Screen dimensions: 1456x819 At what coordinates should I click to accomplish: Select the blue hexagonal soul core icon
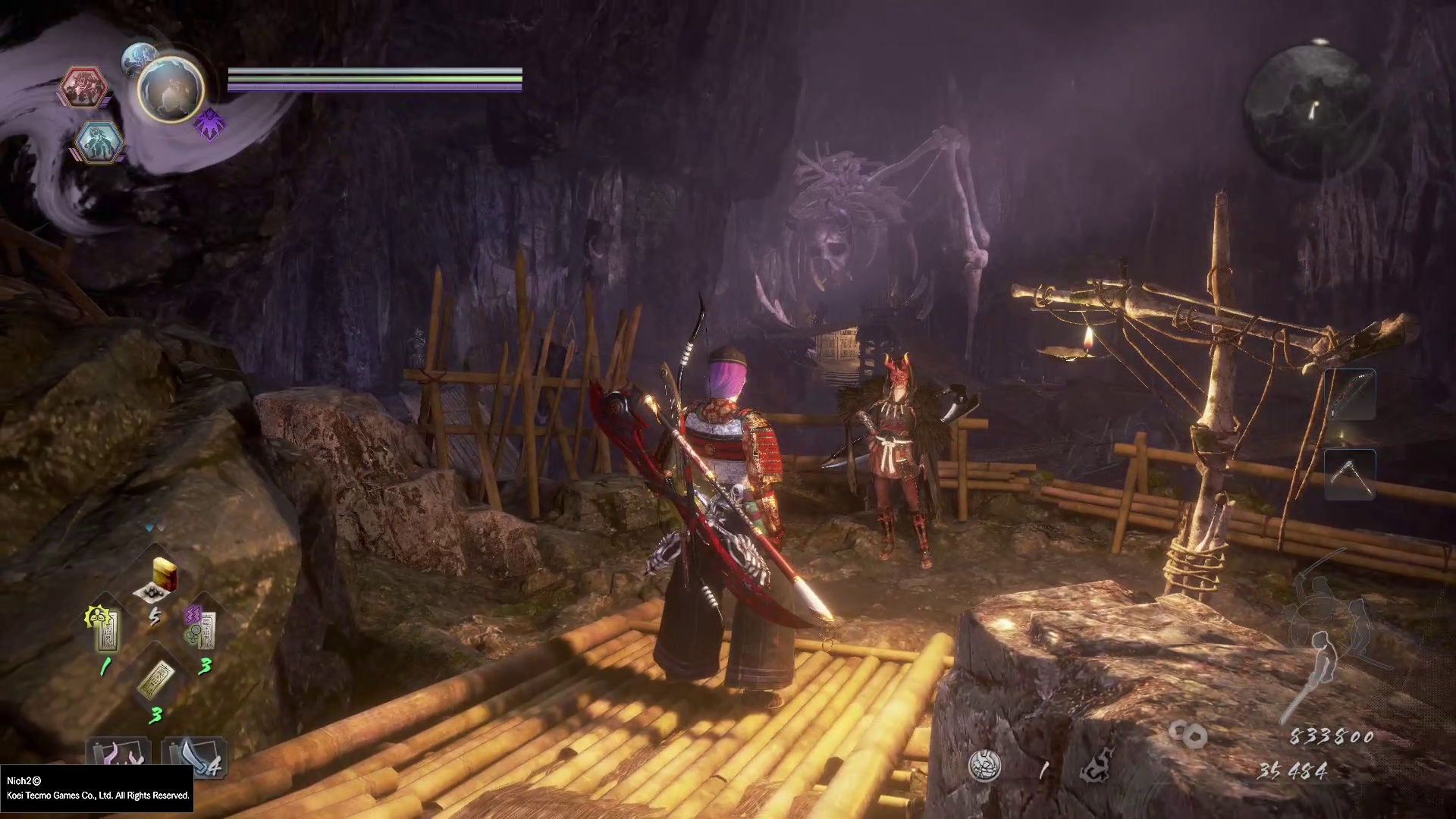[x=99, y=142]
